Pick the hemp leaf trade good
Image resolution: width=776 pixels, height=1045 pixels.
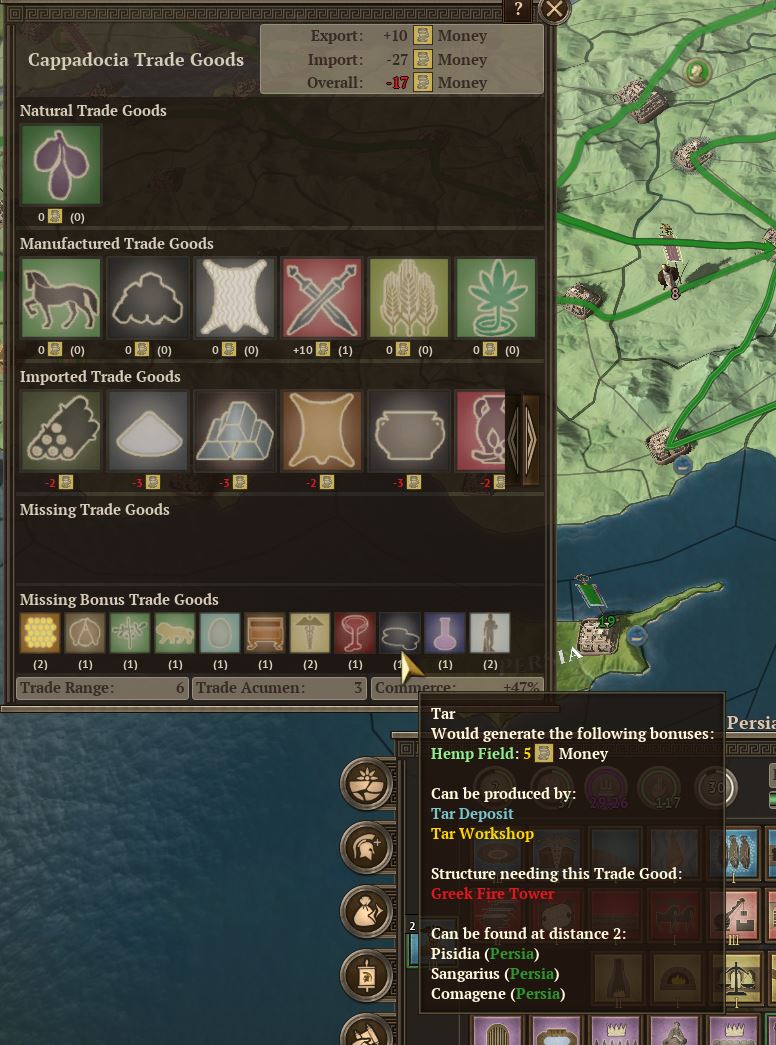coord(496,298)
